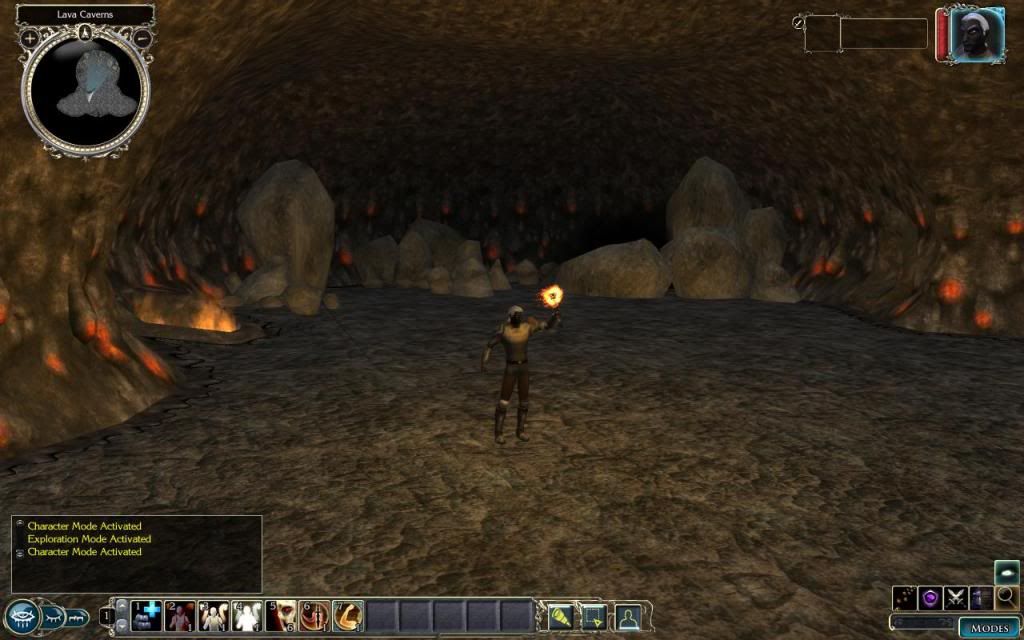Use hotbar slot 1 with blue cross

point(147,615)
